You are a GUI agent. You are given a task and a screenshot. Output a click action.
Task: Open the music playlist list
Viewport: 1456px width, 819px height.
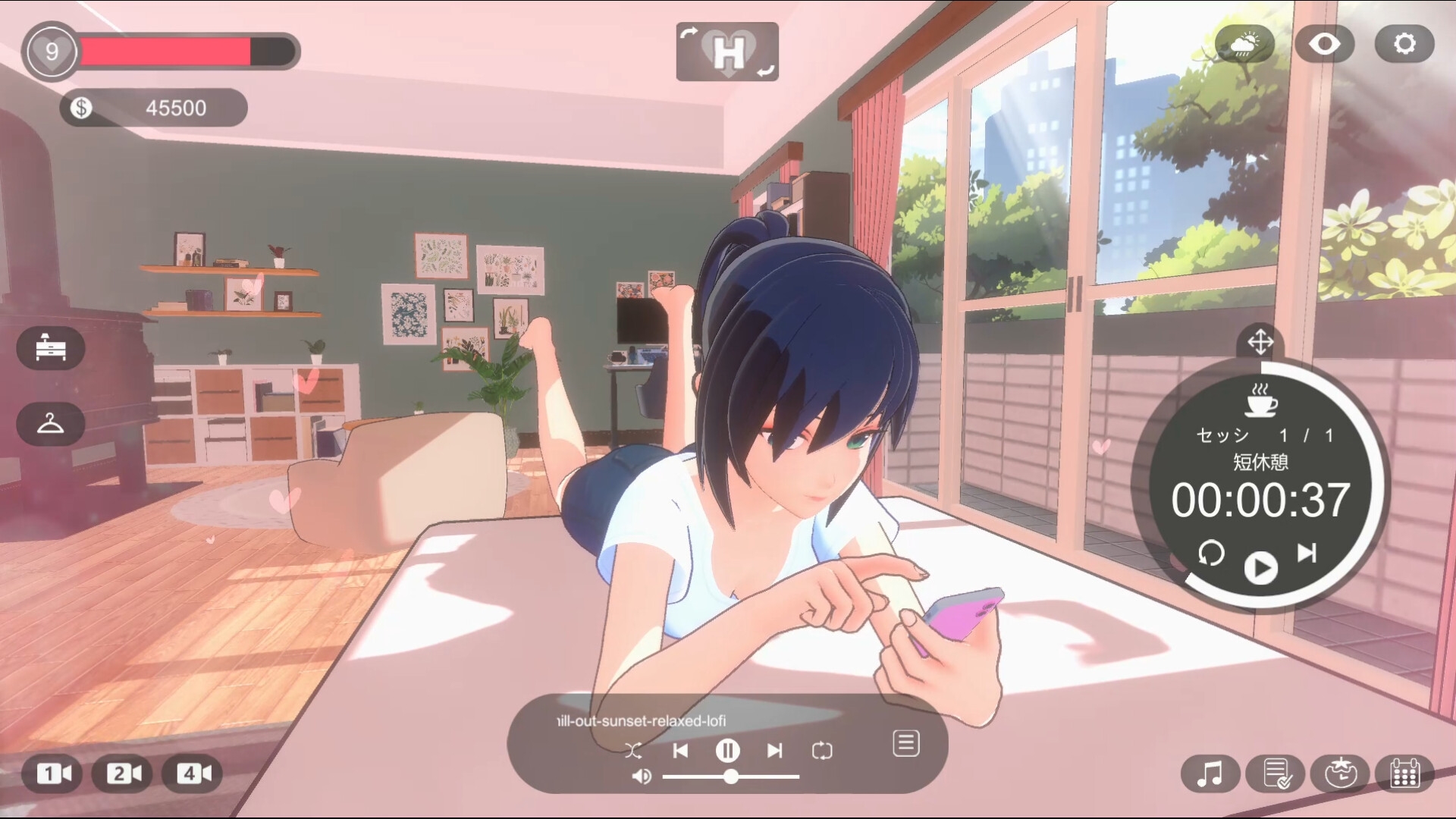[906, 744]
